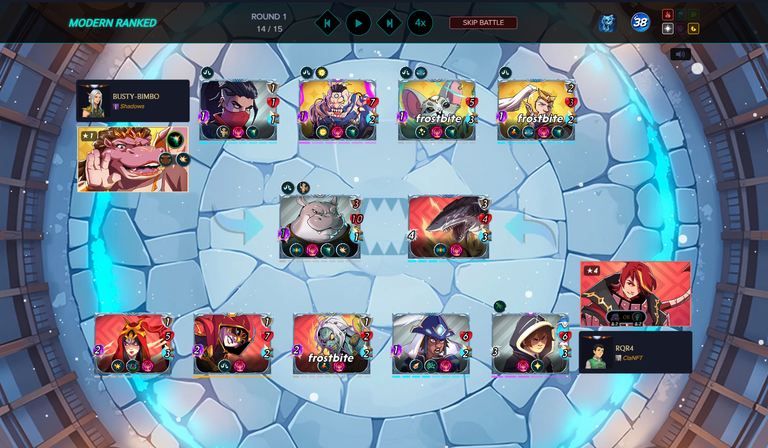This screenshot has width=768, height=448.
Task: Select the hooded figure card
Action: tap(530, 344)
